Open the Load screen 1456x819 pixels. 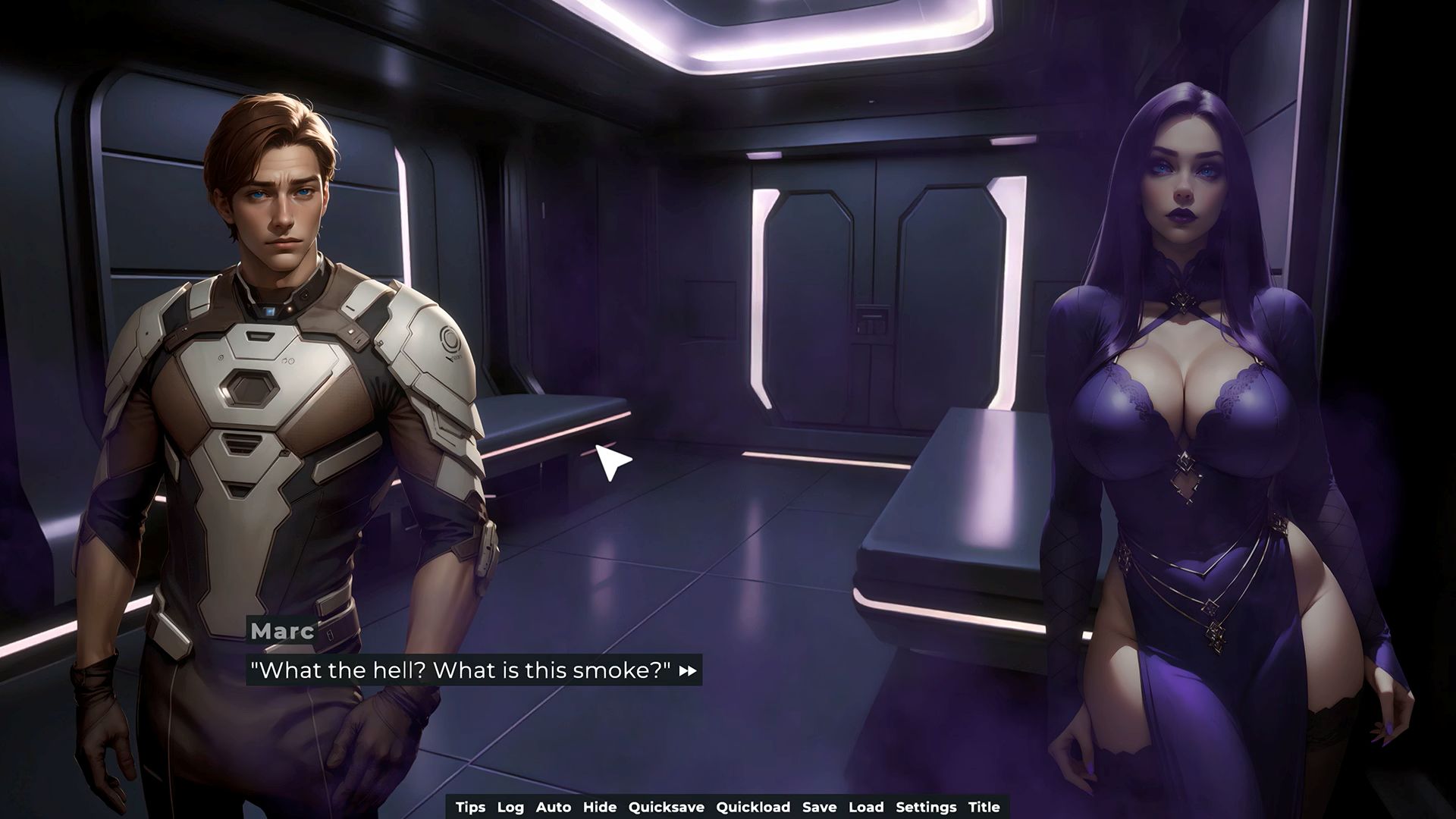click(866, 807)
